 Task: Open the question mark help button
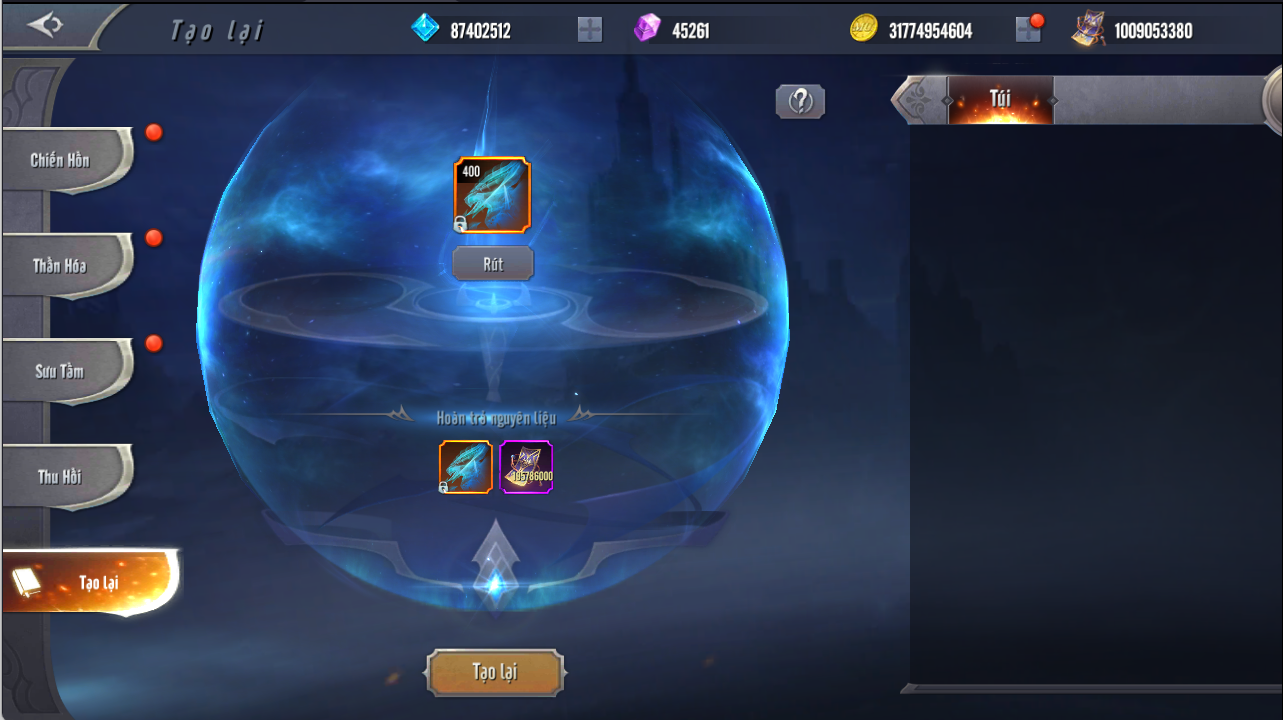click(800, 101)
